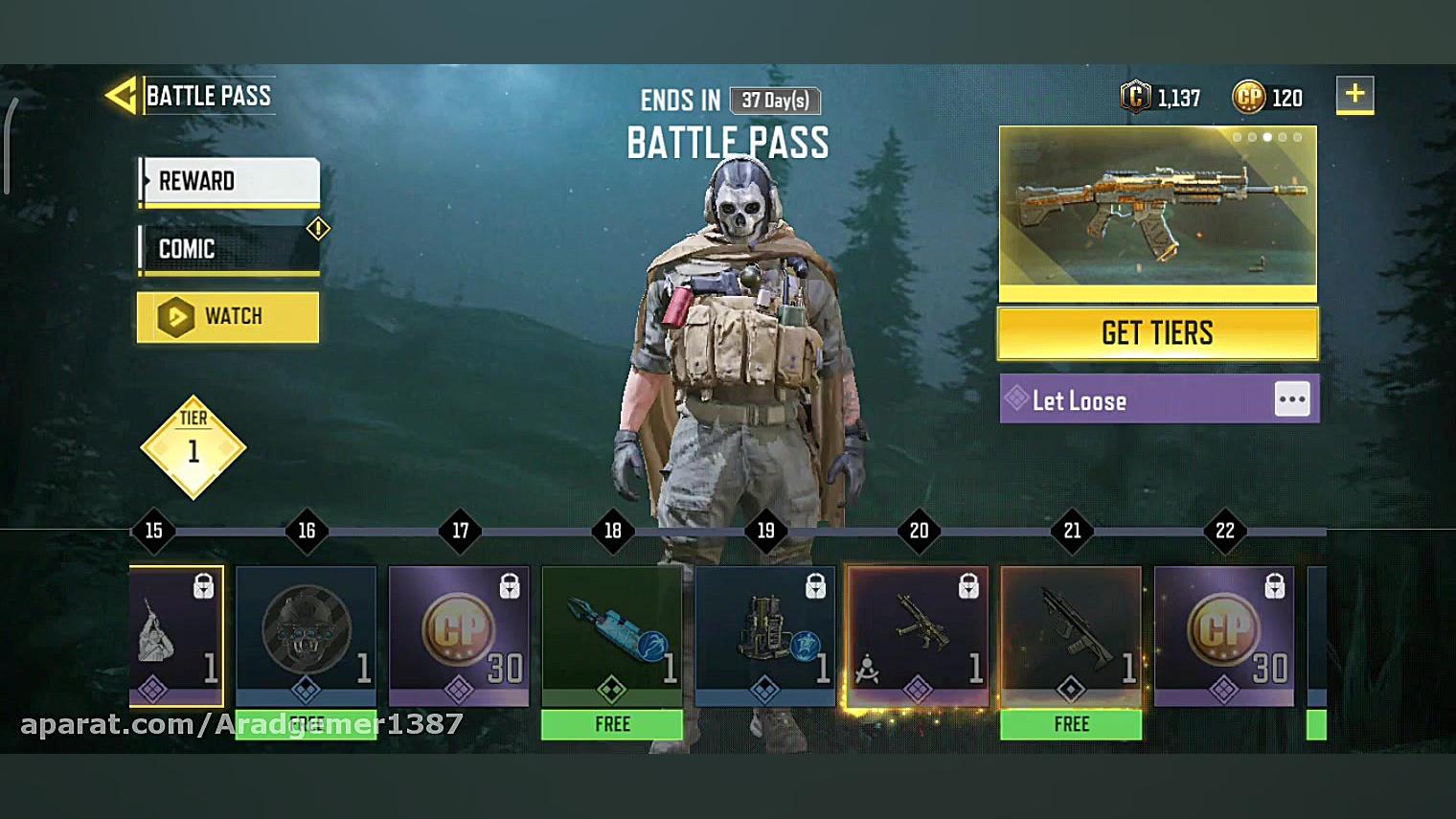Pick the tier 19 backpack reward

764,636
